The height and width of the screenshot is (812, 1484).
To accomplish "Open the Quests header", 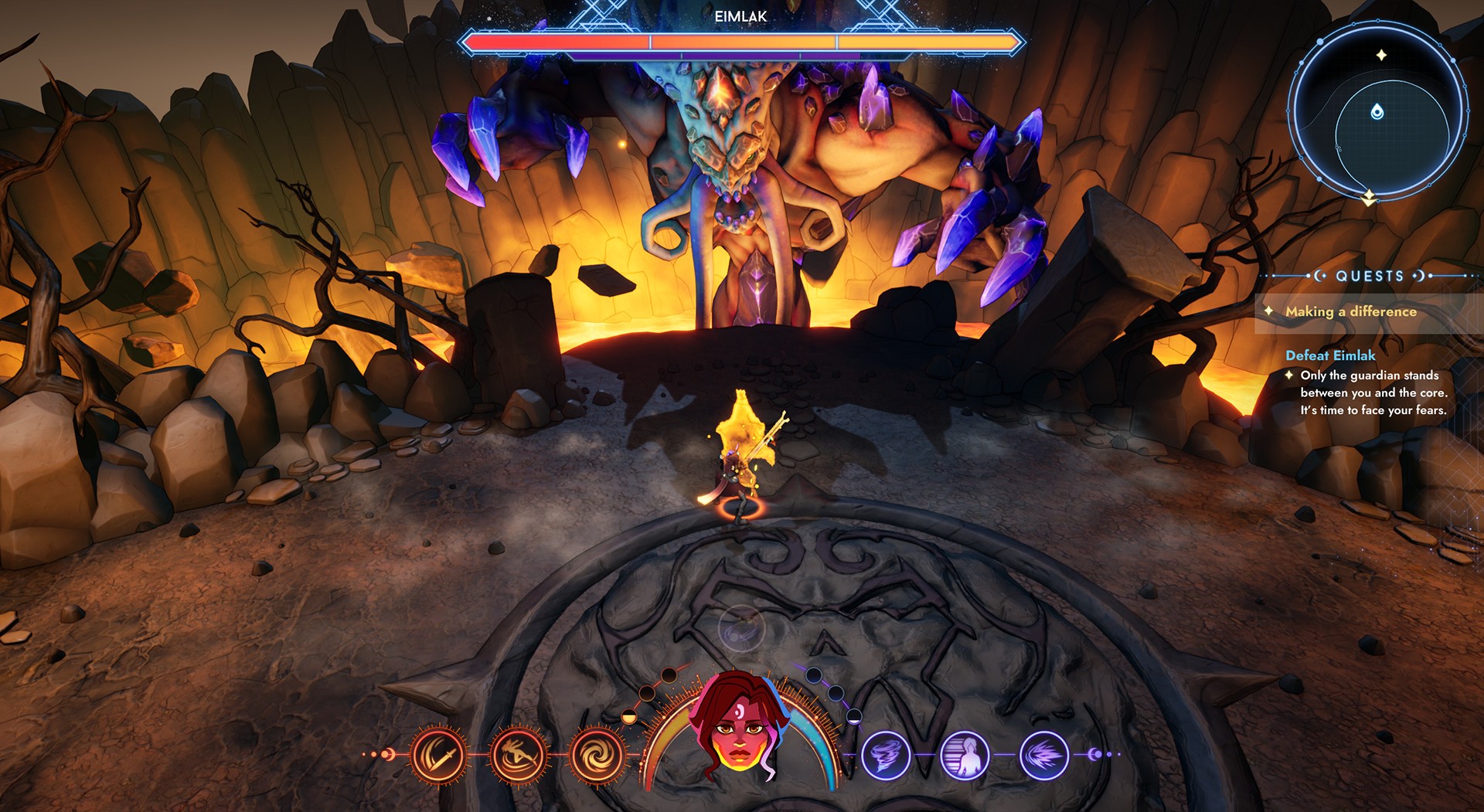I will click(x=1370, y=276).
